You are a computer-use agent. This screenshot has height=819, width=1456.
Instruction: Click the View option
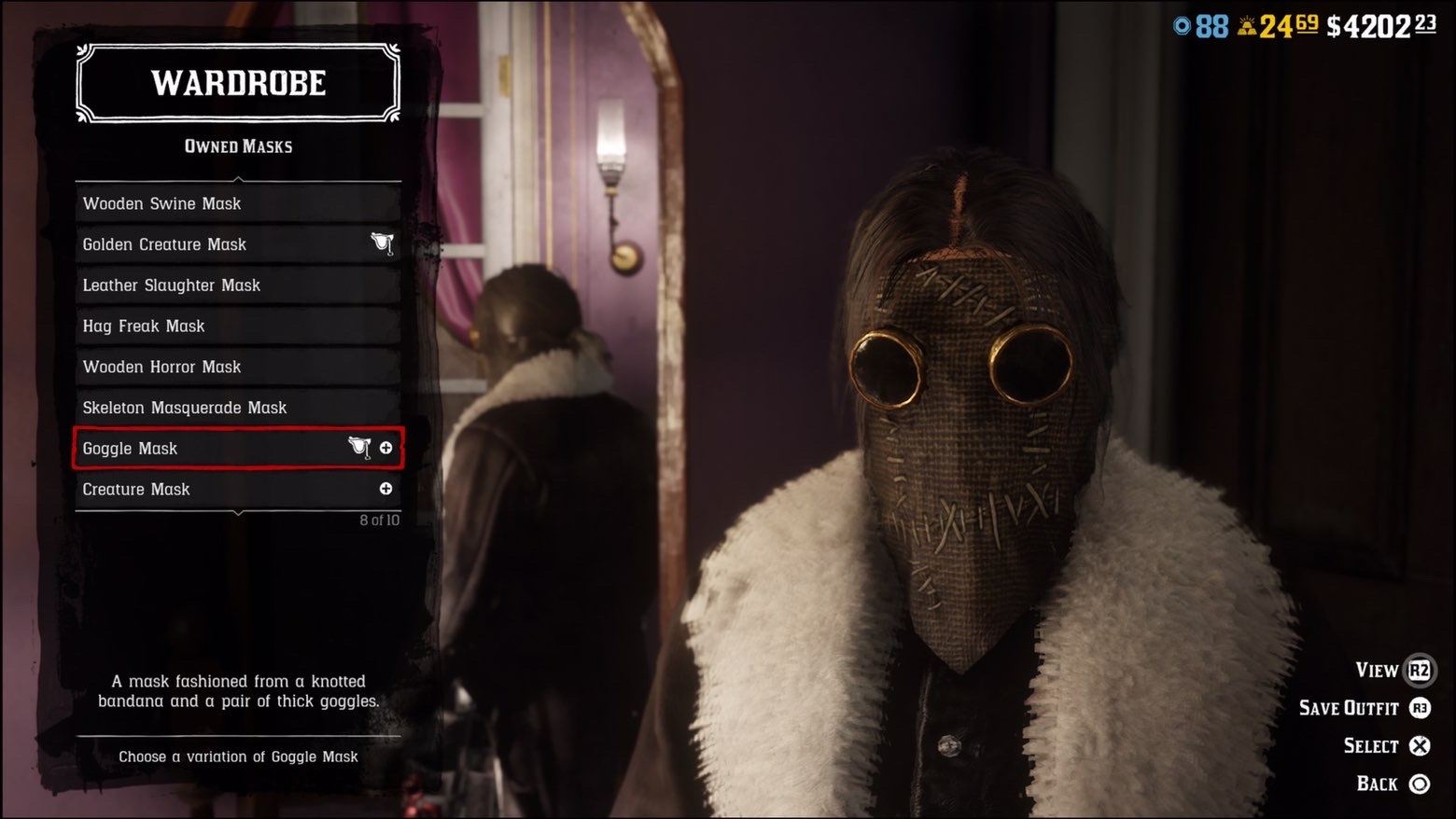click(x=1393, y=671)
